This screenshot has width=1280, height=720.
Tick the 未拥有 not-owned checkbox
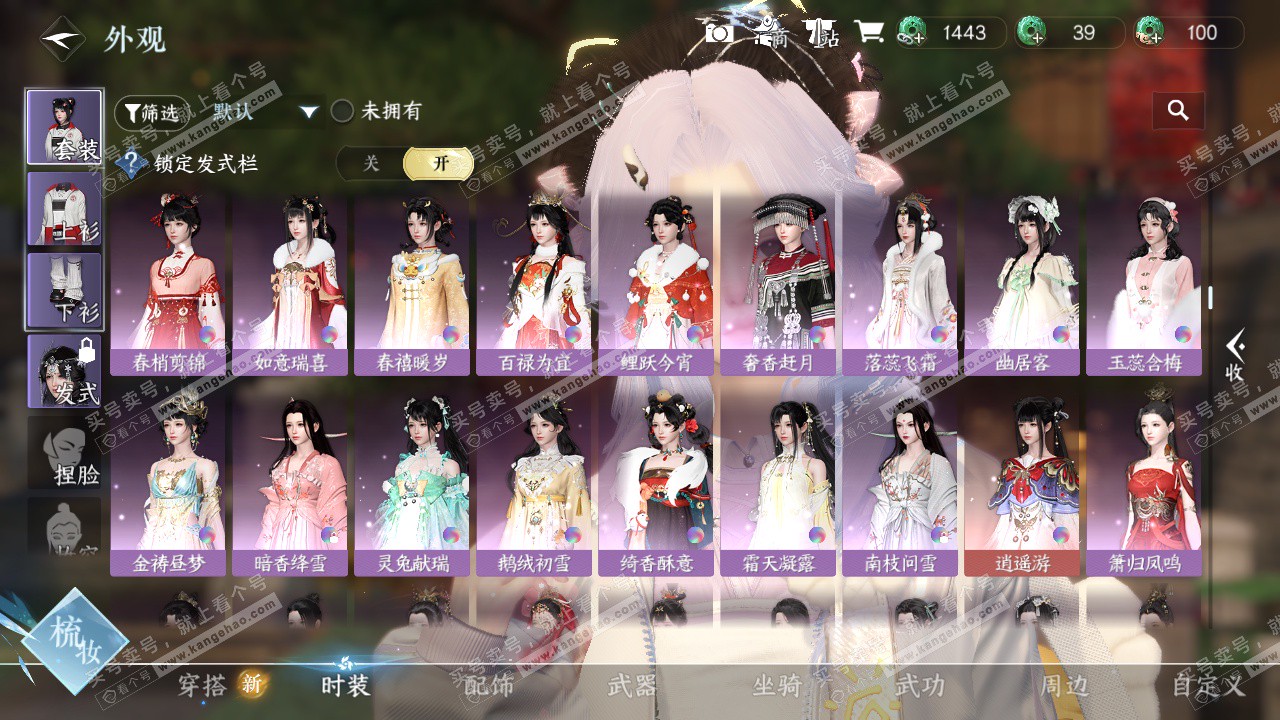pos(342,111)
